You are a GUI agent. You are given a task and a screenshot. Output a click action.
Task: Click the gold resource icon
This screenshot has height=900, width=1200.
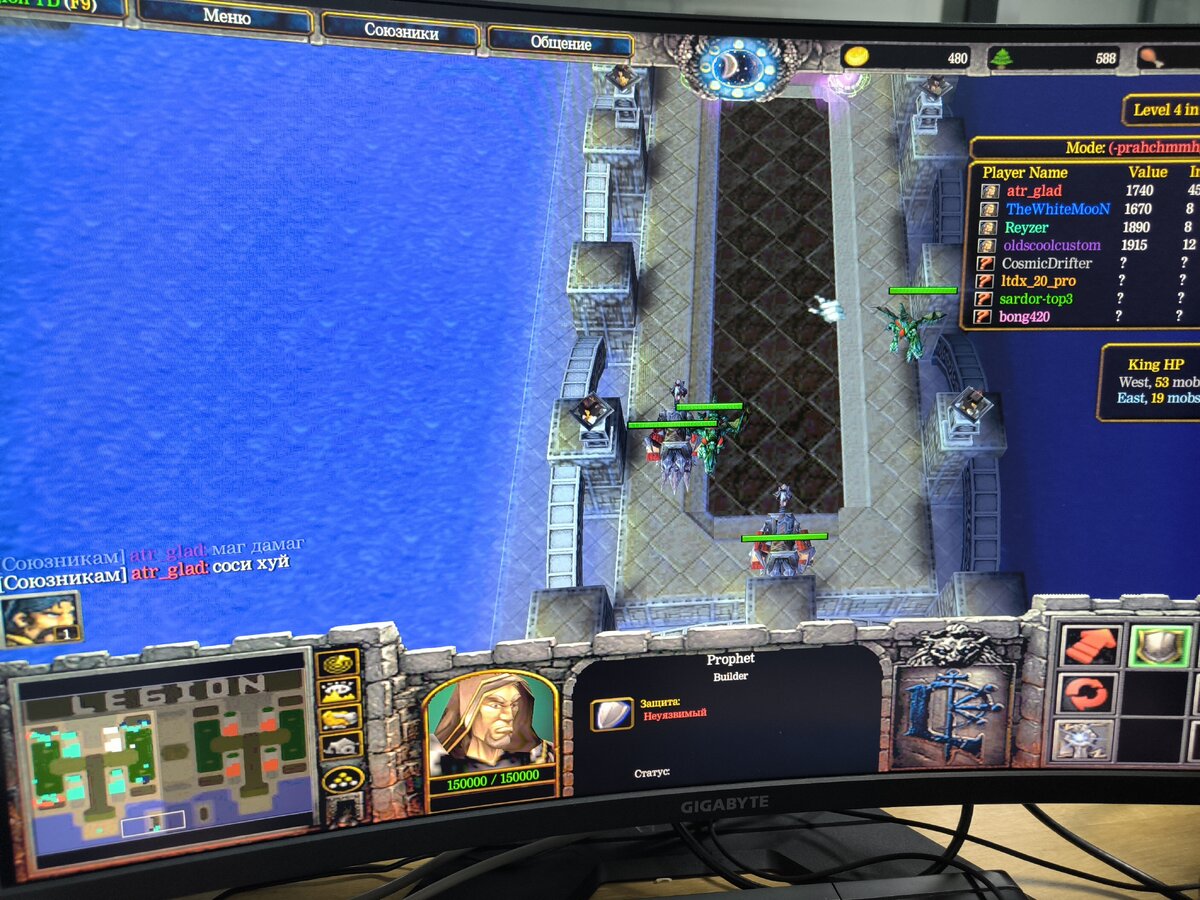(857, 57)
